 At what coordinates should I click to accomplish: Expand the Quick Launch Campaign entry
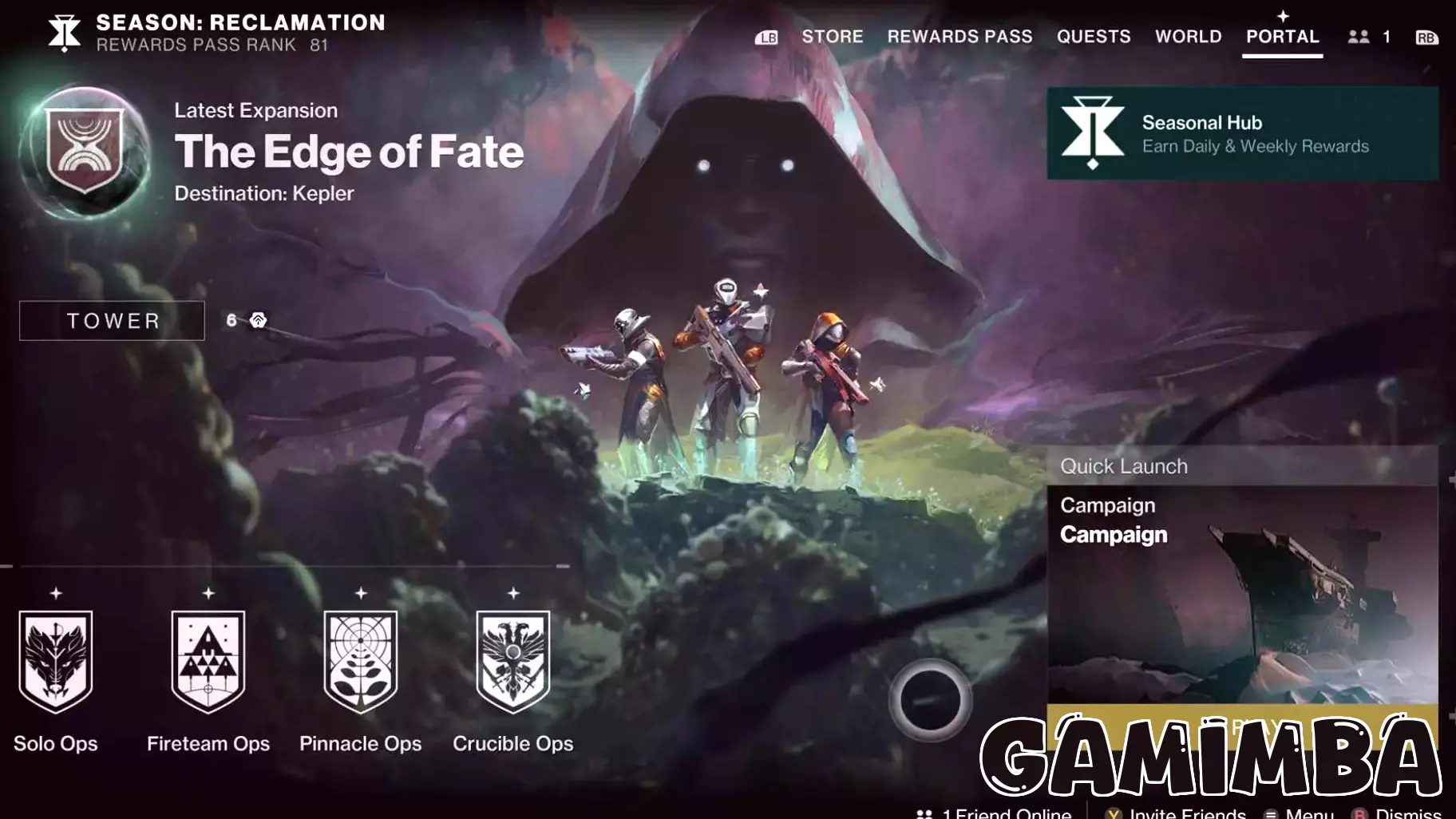tap(1114, 535)
